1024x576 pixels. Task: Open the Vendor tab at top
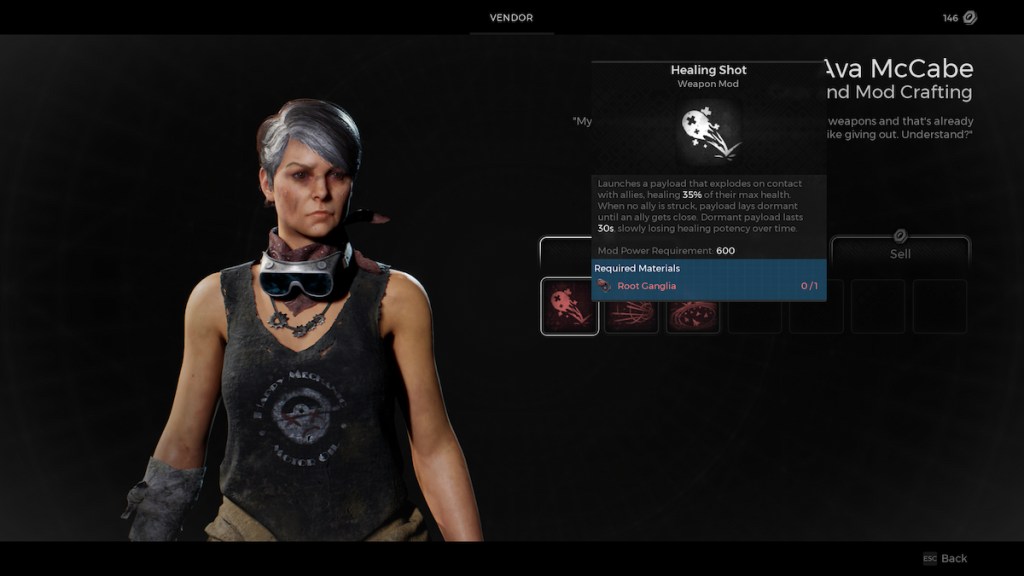click(511, 18)
